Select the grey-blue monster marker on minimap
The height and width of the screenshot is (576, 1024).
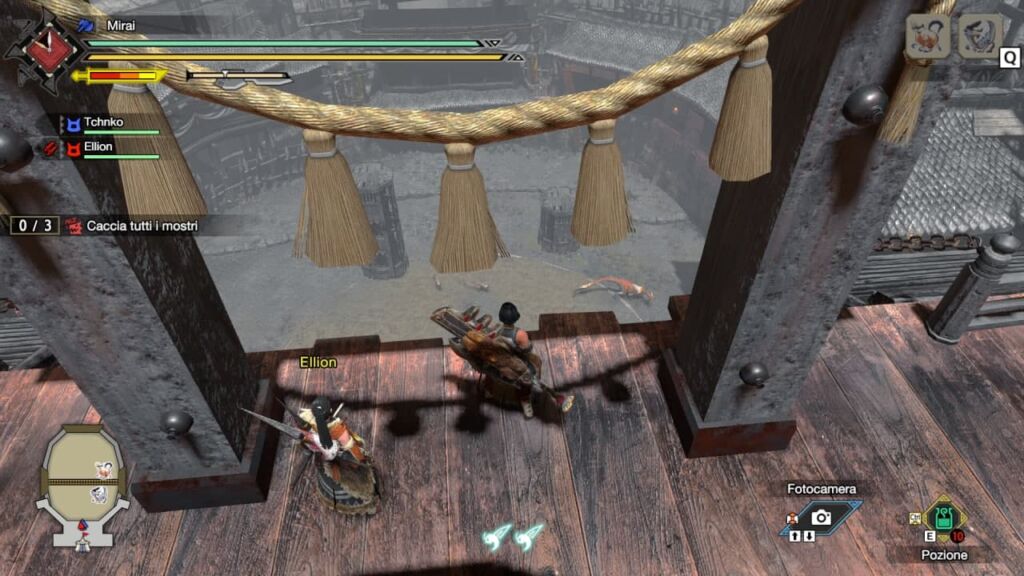pos(100,494)
